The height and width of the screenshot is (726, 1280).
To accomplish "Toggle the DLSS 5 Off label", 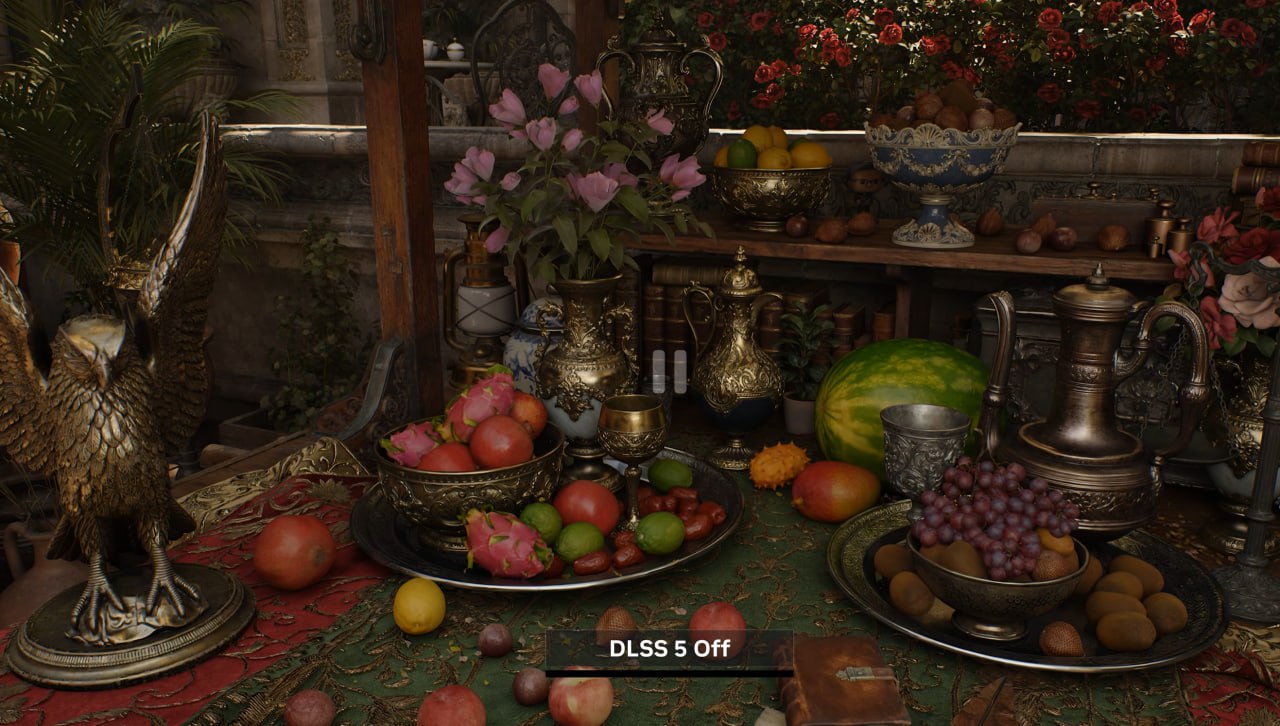I will (669, 648).
